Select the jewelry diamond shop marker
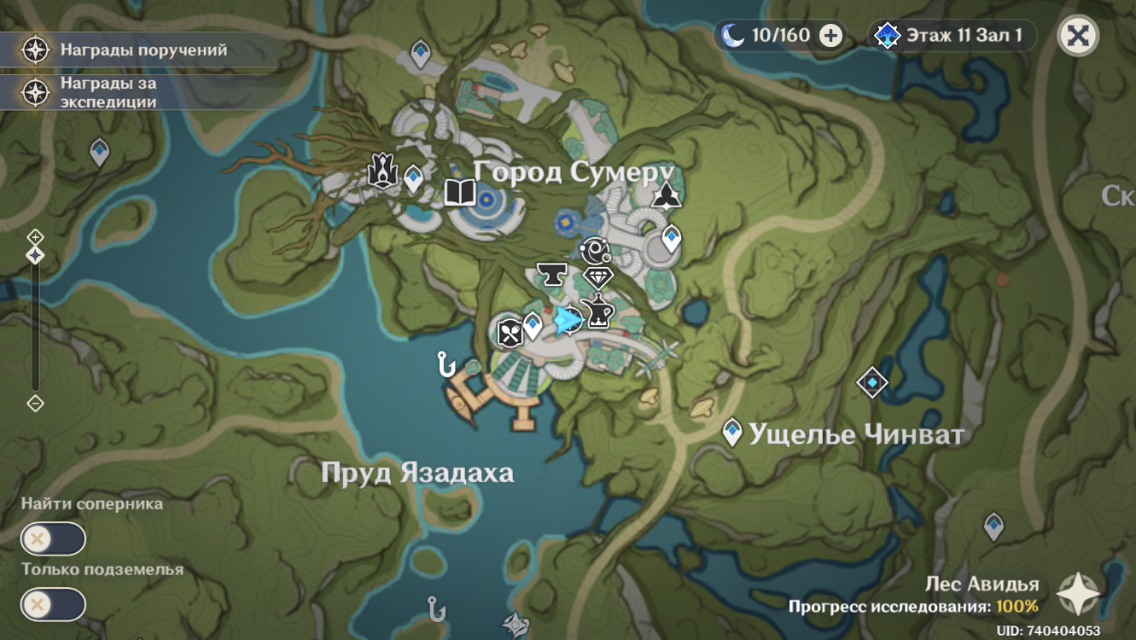Screen dimensions: 1136x640 [x=598, y=278]
